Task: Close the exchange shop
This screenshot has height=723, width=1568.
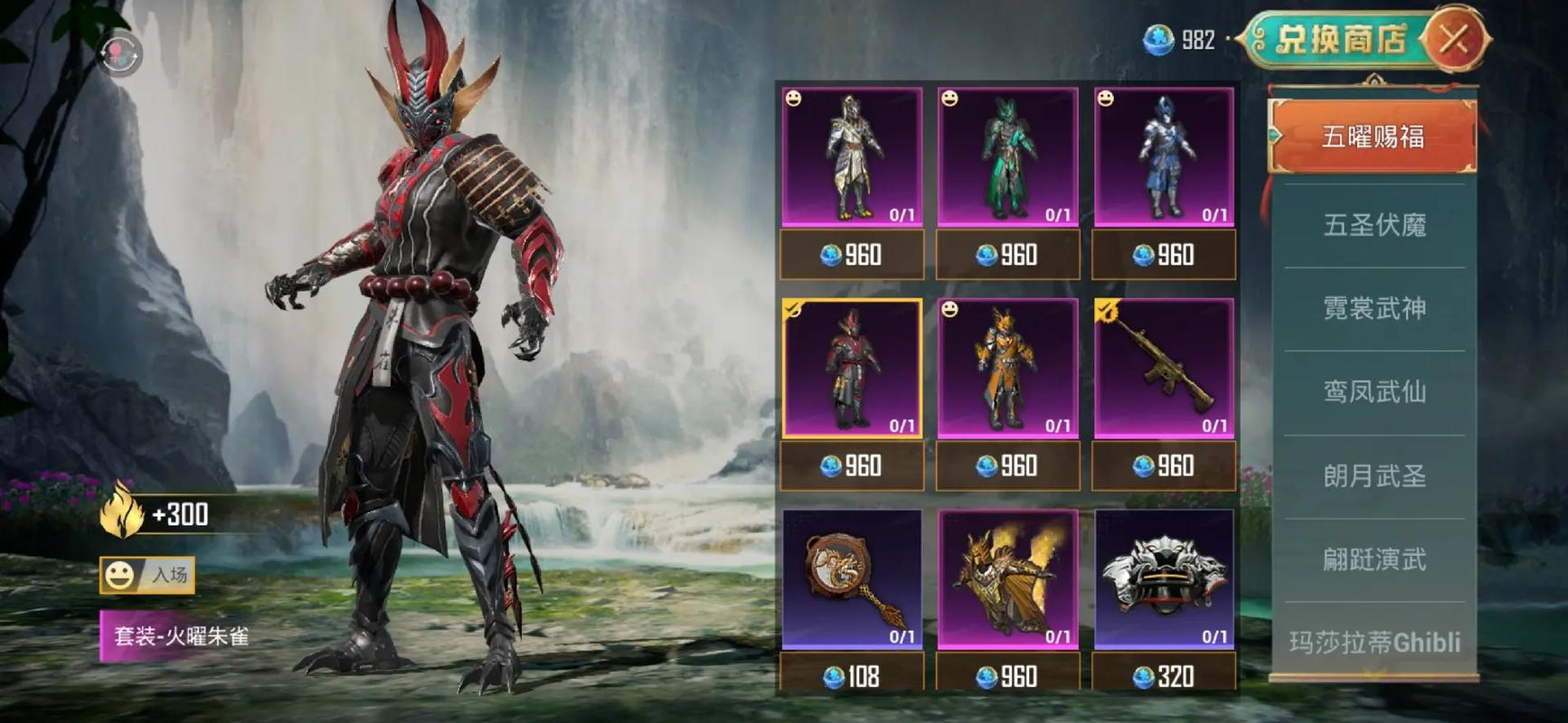Action: (1453, 39)
